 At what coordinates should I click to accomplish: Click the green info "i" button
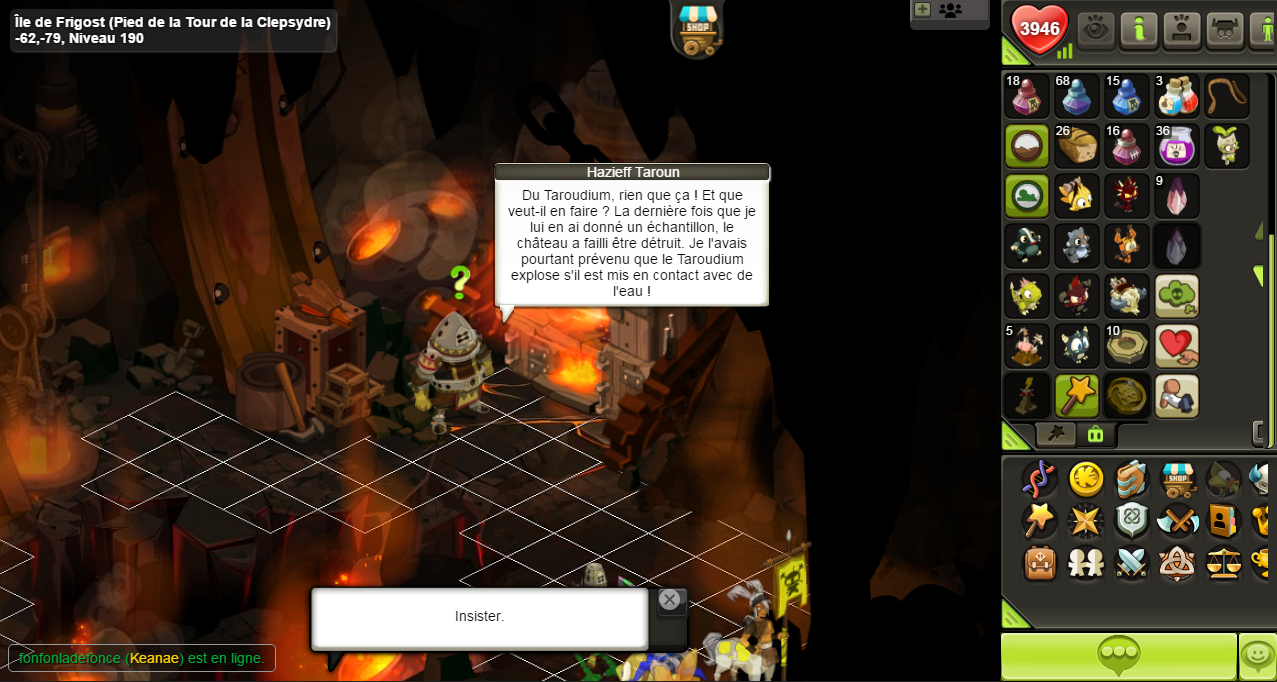(1139, 29)
